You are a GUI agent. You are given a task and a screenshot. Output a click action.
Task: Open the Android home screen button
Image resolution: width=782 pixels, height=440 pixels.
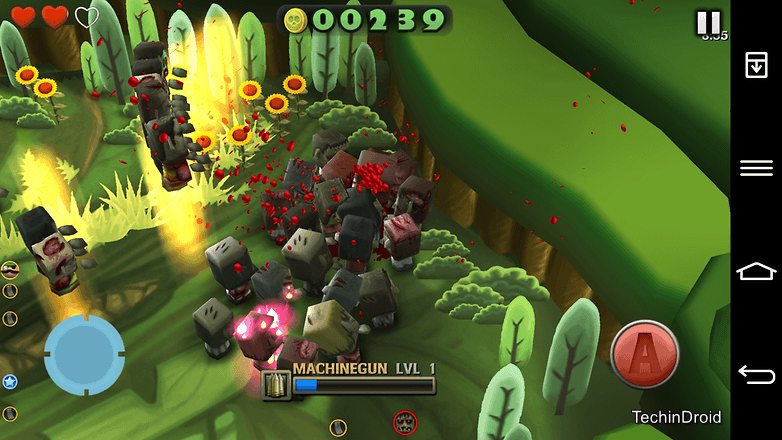point(756,271)
